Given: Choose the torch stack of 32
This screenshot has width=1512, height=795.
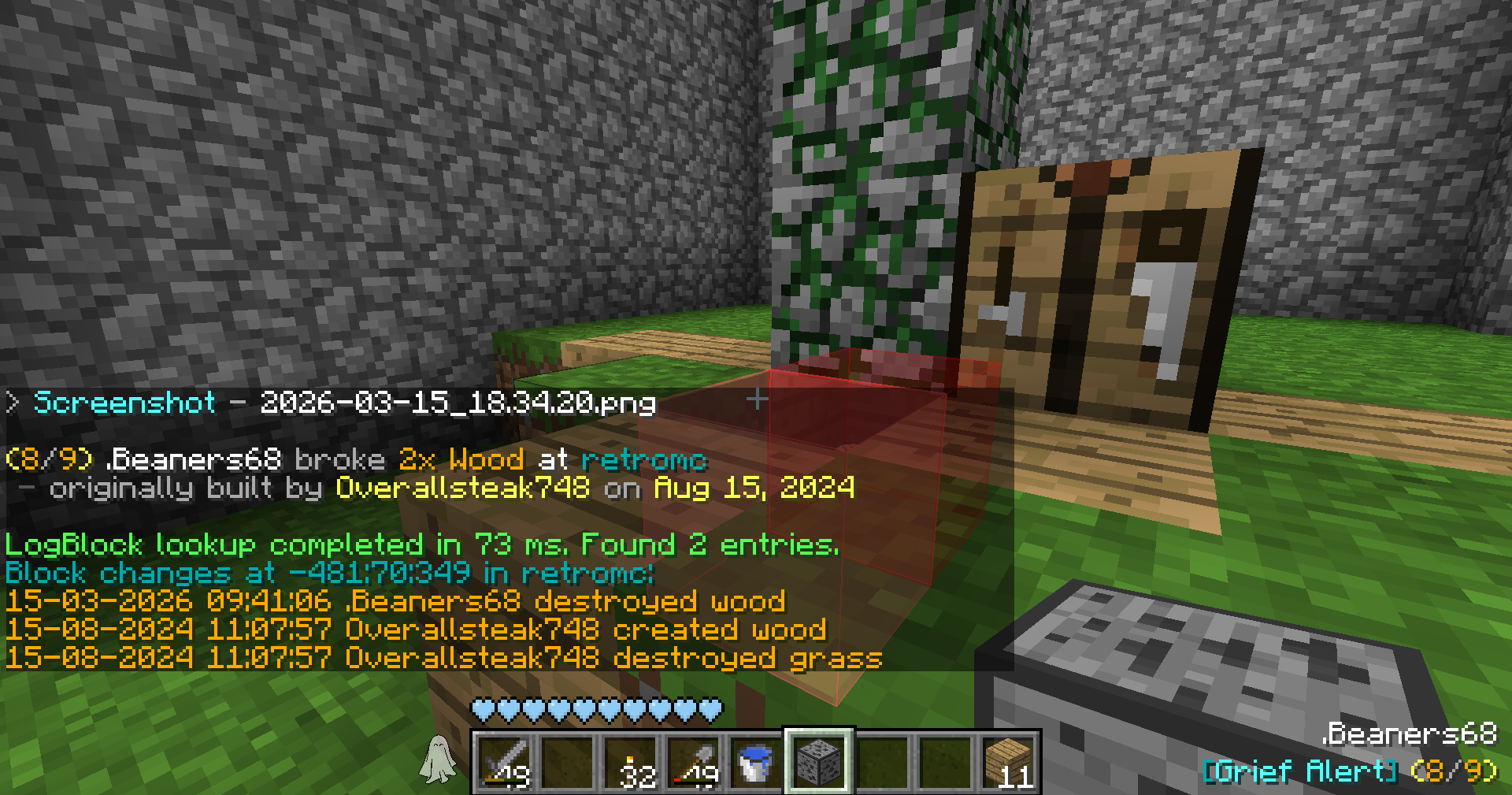Looking at the screenshot, I should tap(631, 762).
